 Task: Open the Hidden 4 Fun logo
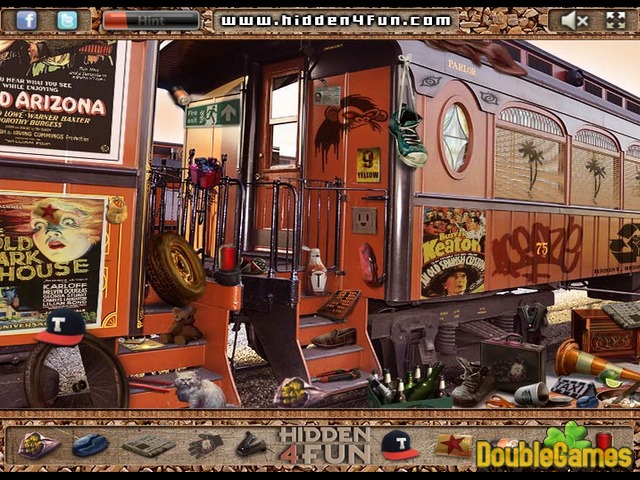[323, 445]
